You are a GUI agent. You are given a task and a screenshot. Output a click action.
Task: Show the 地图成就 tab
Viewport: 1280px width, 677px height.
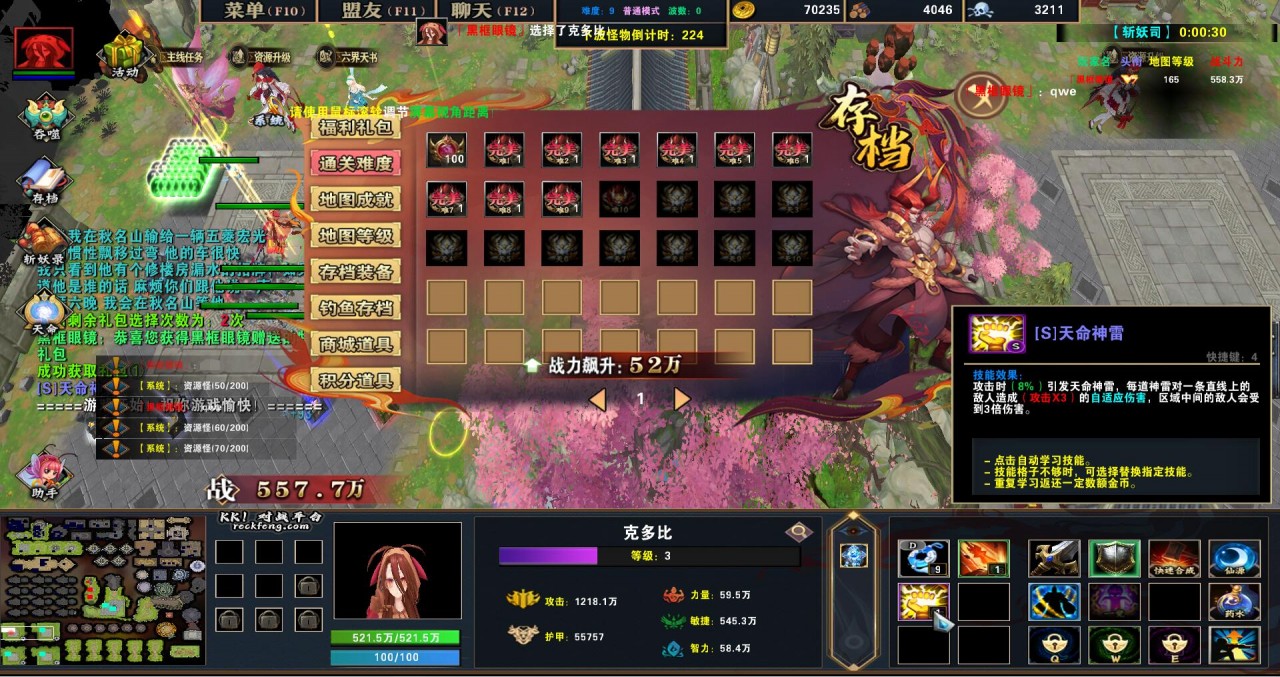[355, 199]
